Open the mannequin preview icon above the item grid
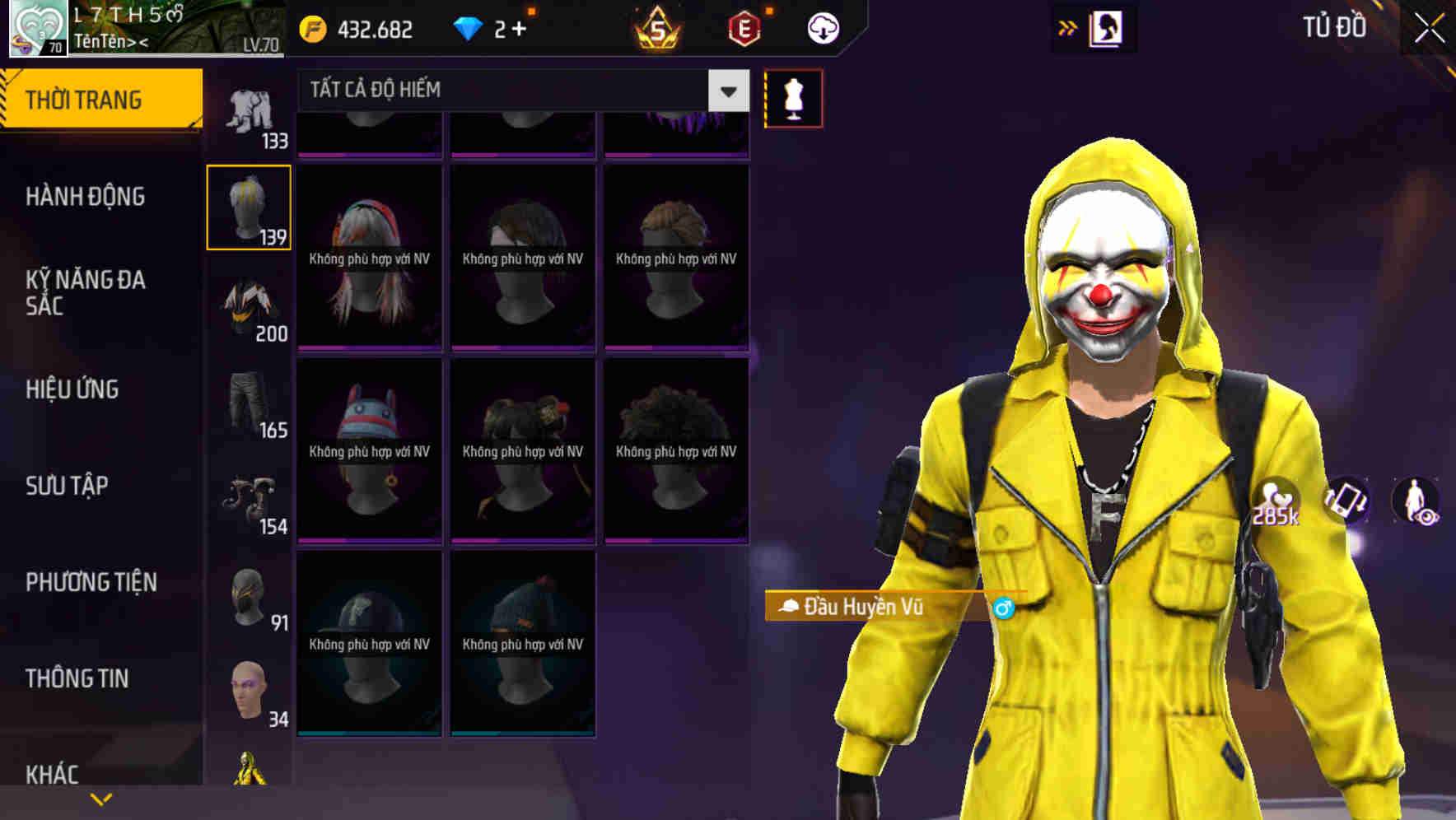This screenshot has width=1456, height=820. pyautogui.click(x=793, y=97)
